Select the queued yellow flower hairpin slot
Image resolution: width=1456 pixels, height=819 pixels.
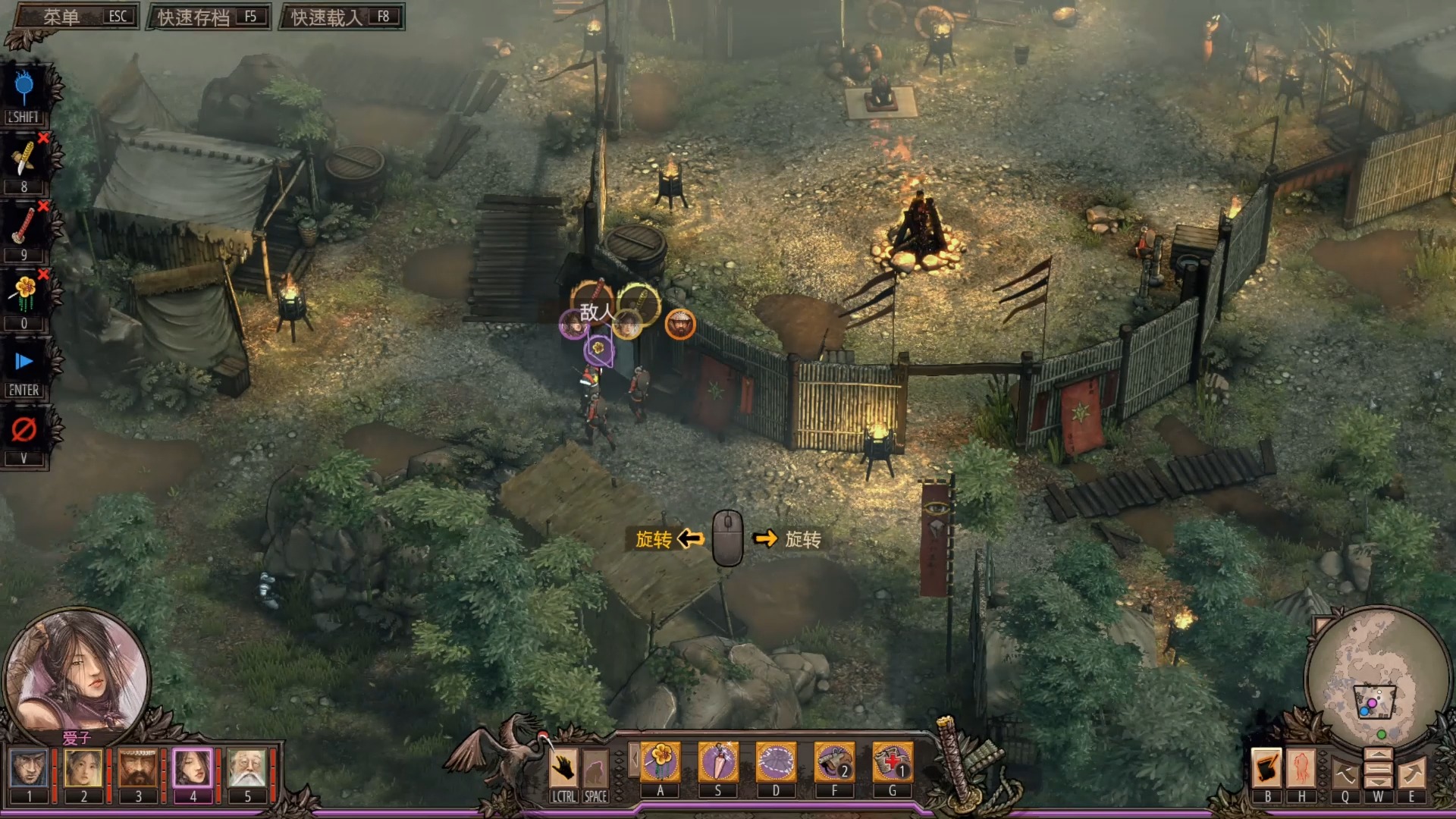tap(24, 294)
